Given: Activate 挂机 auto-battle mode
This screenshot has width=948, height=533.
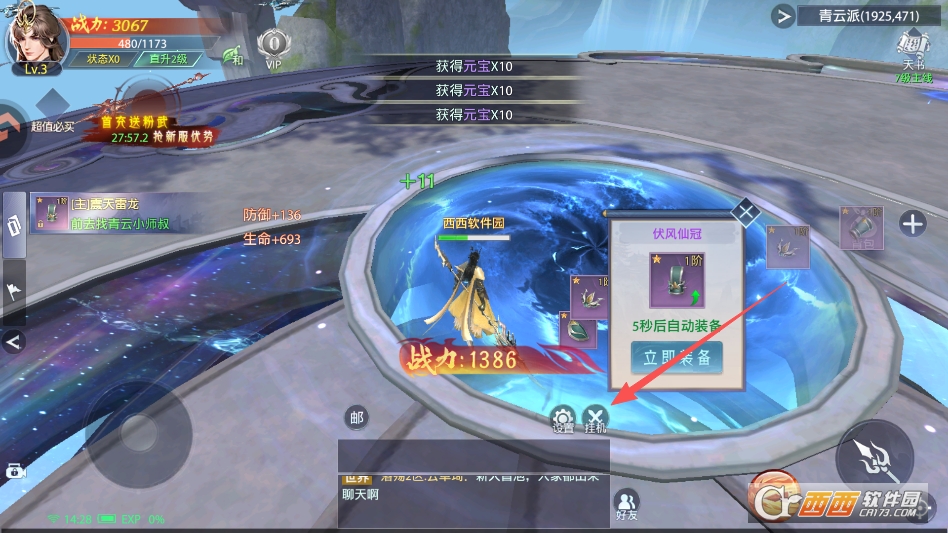Looking at the screenshot, I should click(595, 419).
